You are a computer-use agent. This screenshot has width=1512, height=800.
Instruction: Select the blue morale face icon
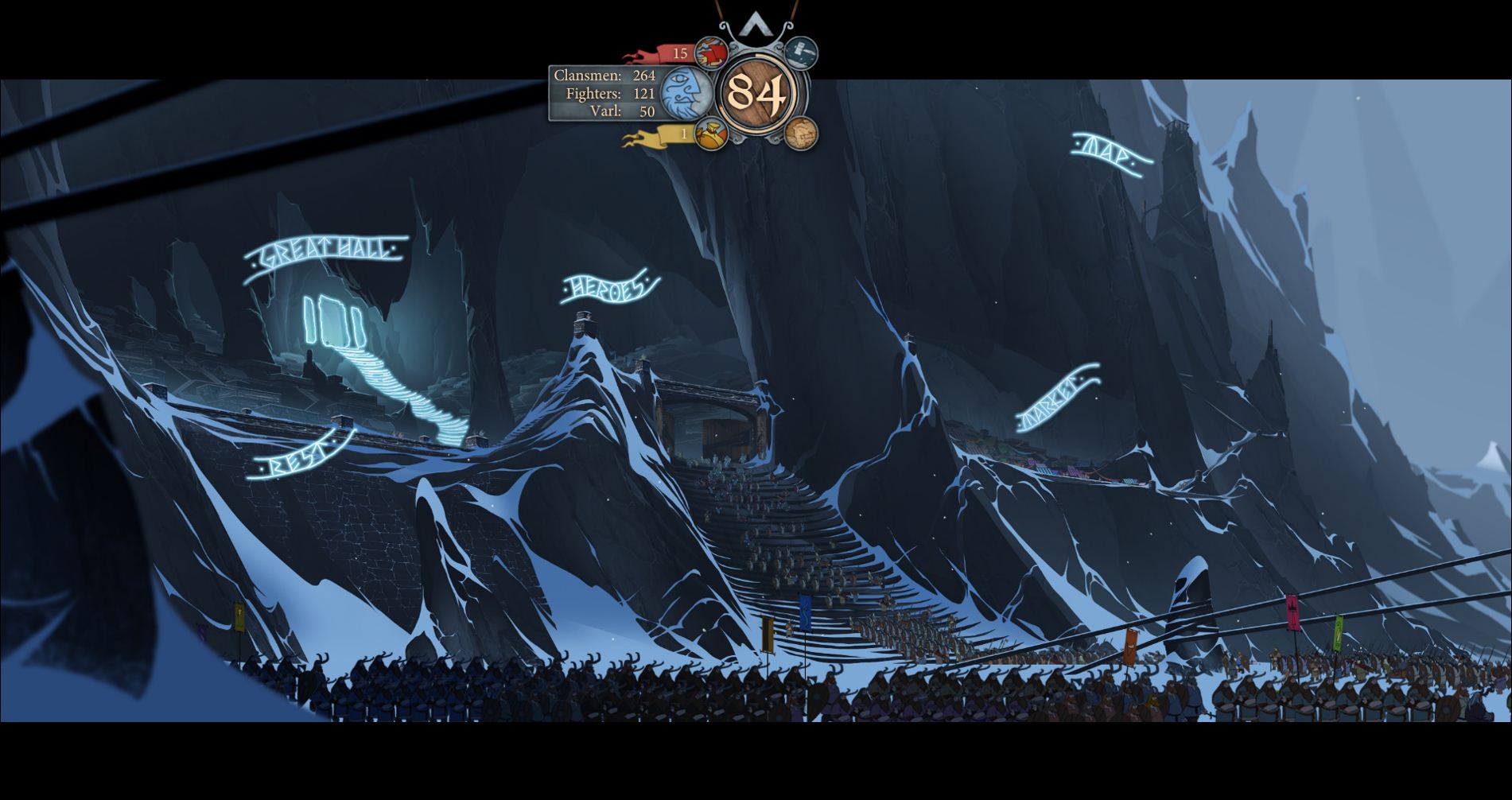(686, 93)
